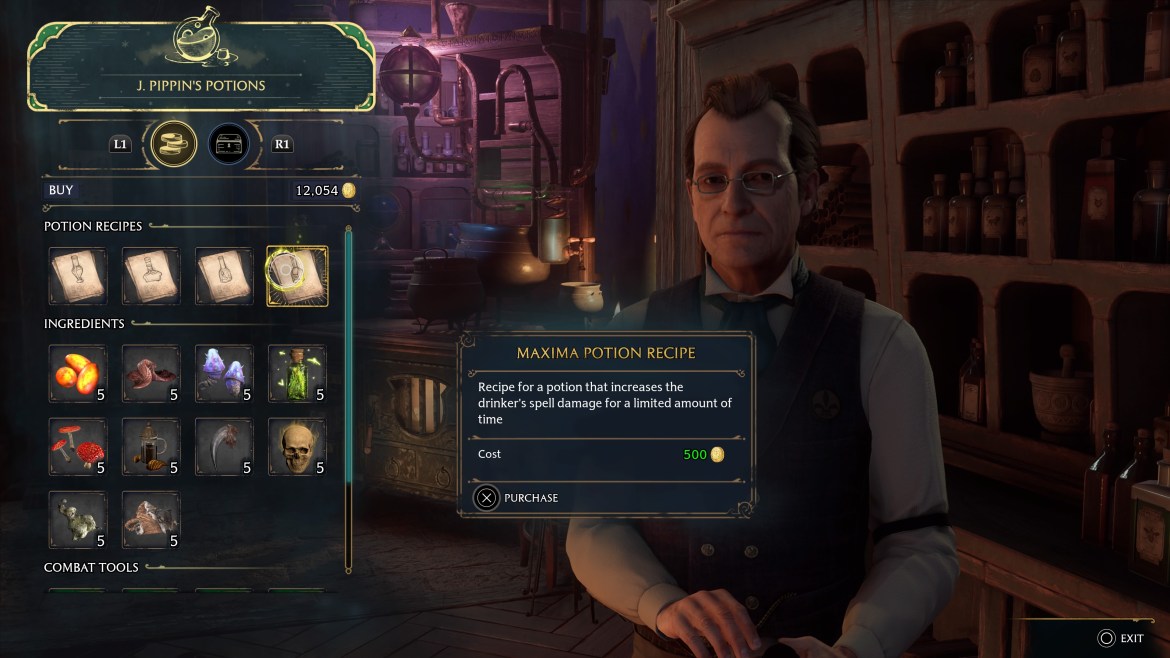Select the reddish-brown tongue ingredient

151,374
